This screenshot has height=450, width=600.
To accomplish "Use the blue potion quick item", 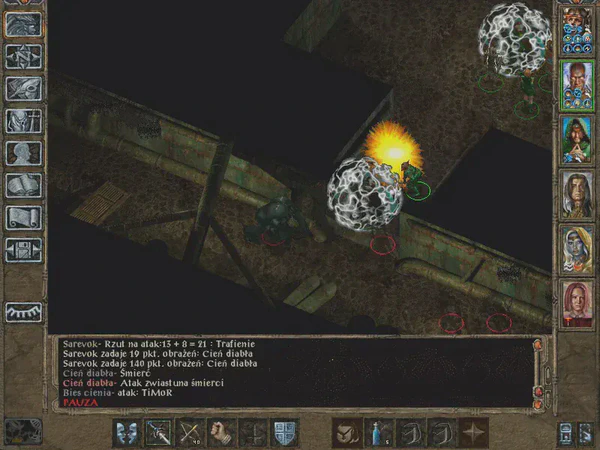I will coord(377,432).
